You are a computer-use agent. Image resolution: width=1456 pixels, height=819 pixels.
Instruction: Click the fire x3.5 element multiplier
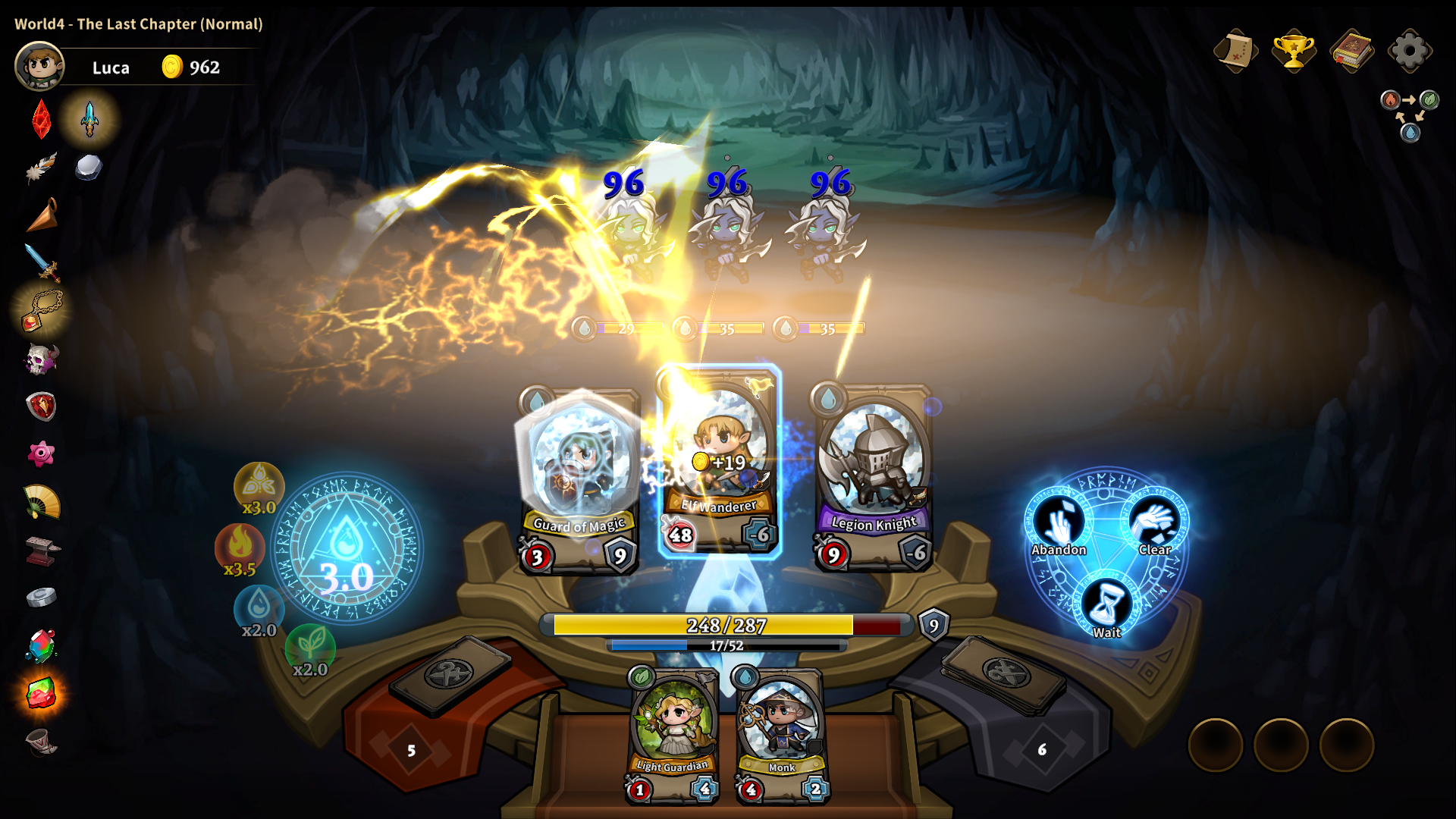240,548
